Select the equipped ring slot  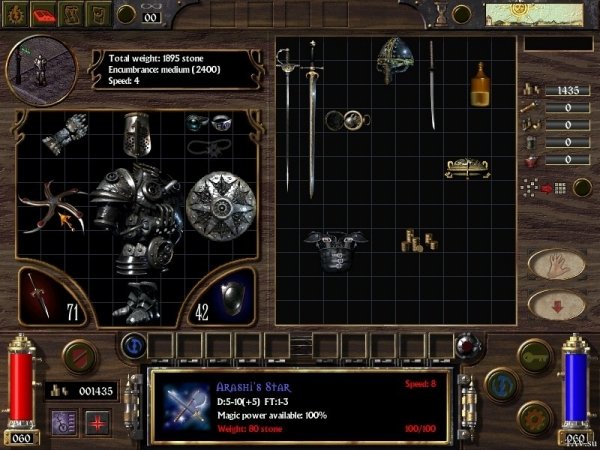click(199, 124)
